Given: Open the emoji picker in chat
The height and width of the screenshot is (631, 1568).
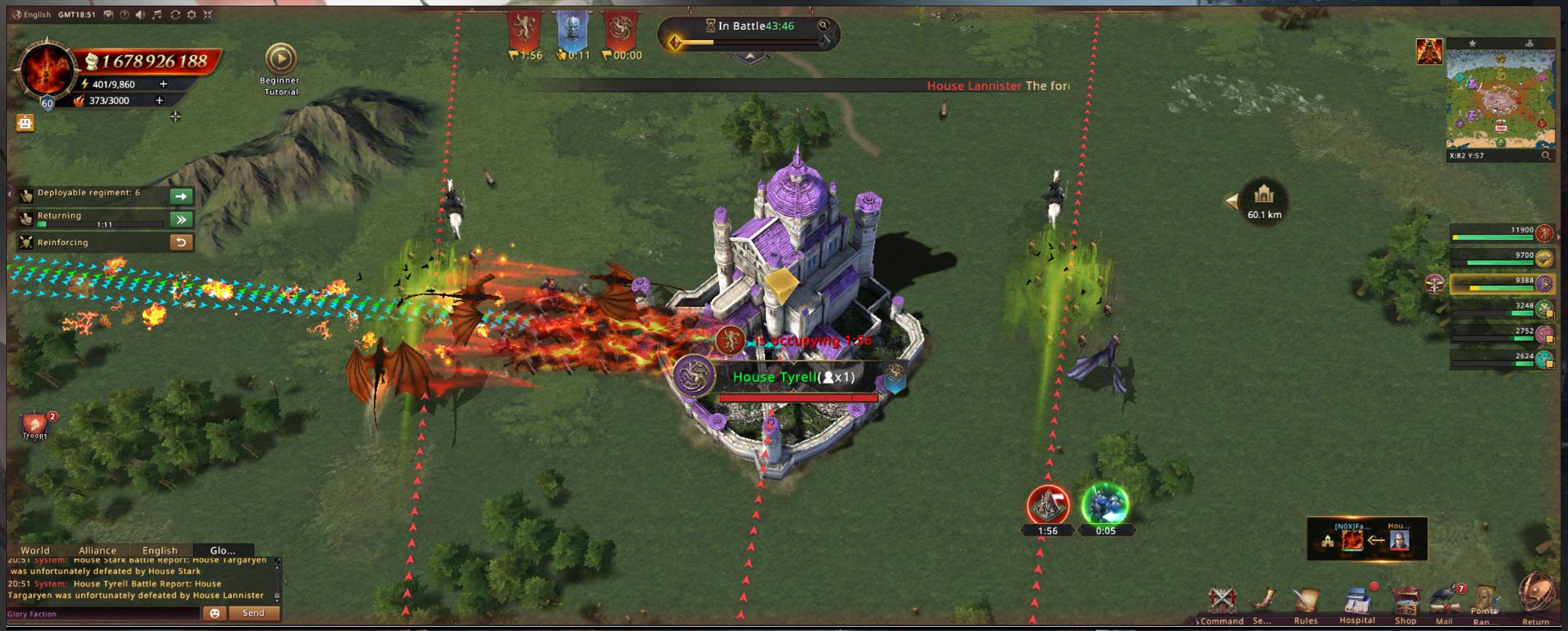Looking at the screenshot, I should click(214, 613).
